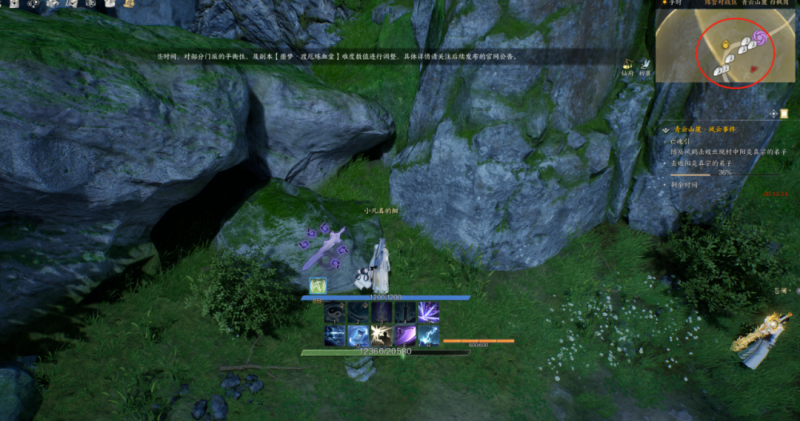800x421 pixels.
Task: Open the 仙府 icon beside the minimap
Action: click(x=627, y=67)
